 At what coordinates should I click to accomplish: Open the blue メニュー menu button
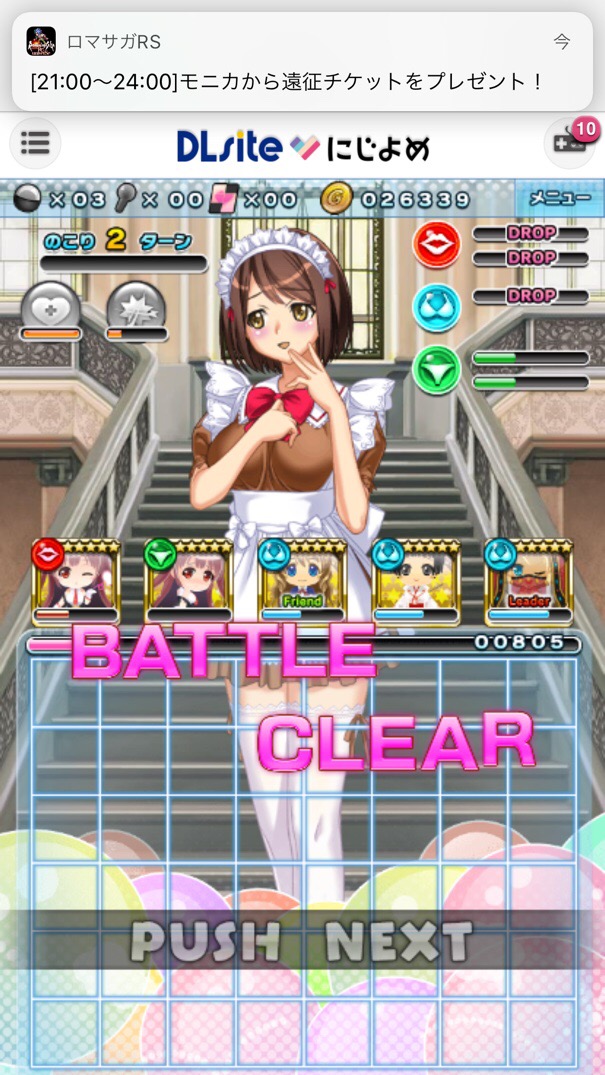[559, 197]
